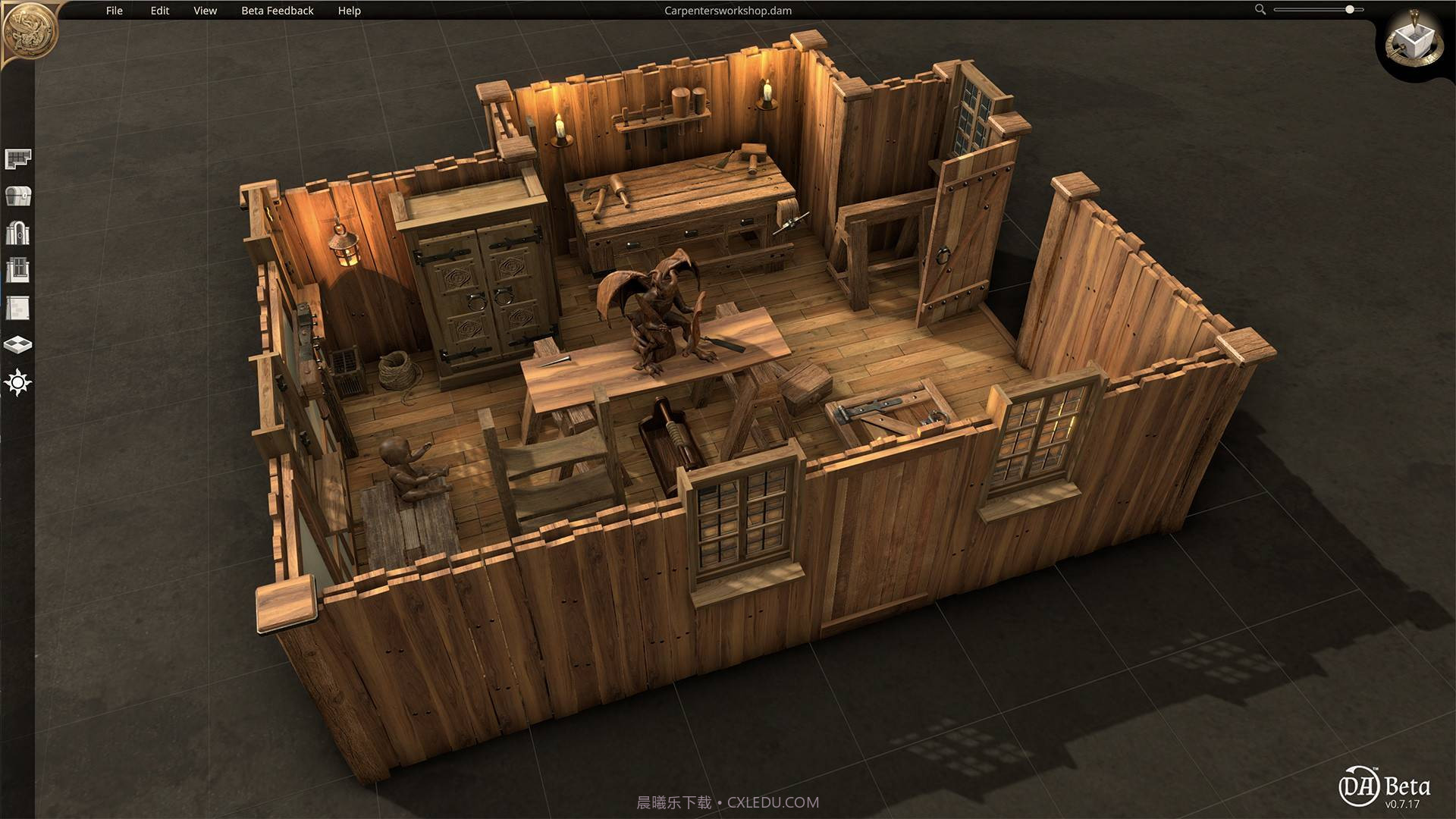Open the Help menu

[x=350, y=11]
